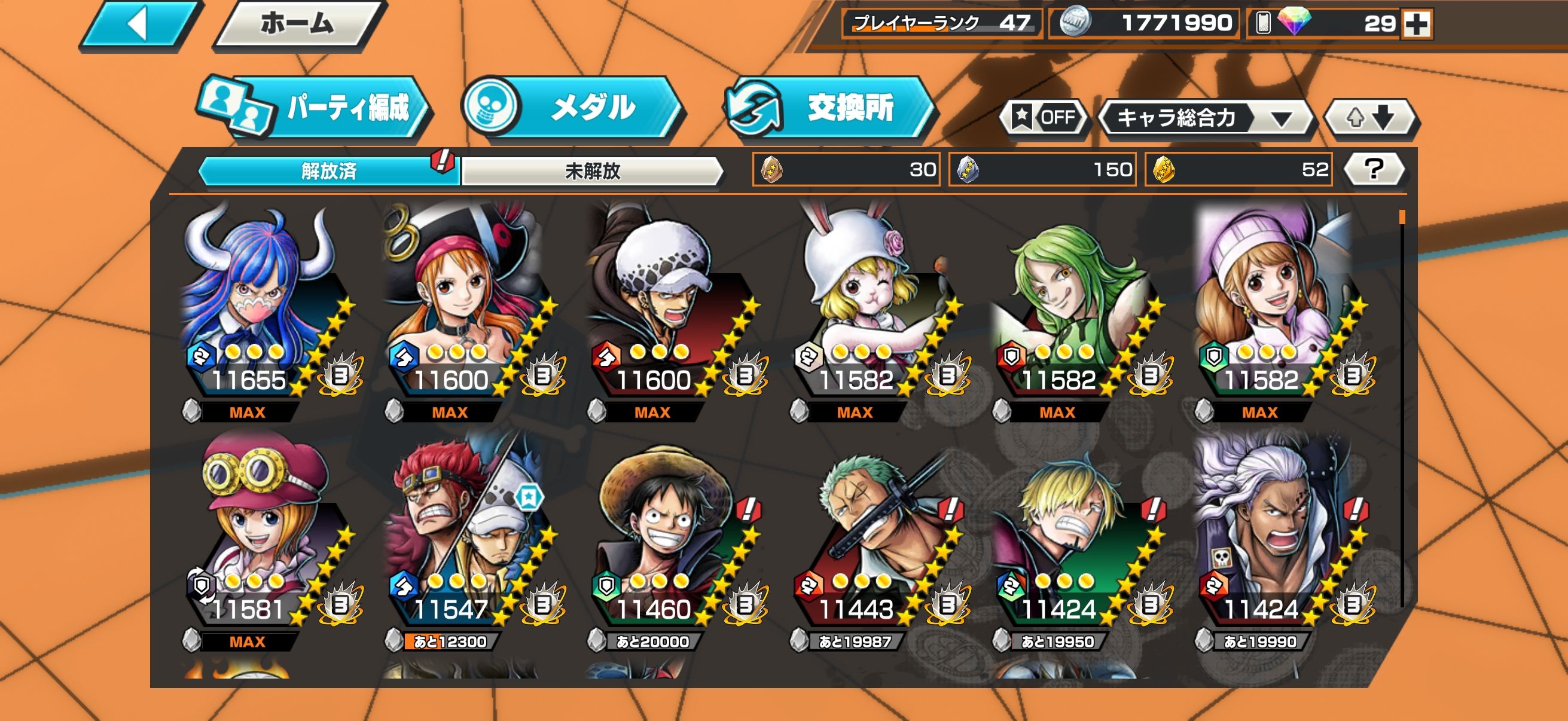Add rainbow diamonds with the plus button
Screen dimensions: 1568x721
click(1417, 25)
